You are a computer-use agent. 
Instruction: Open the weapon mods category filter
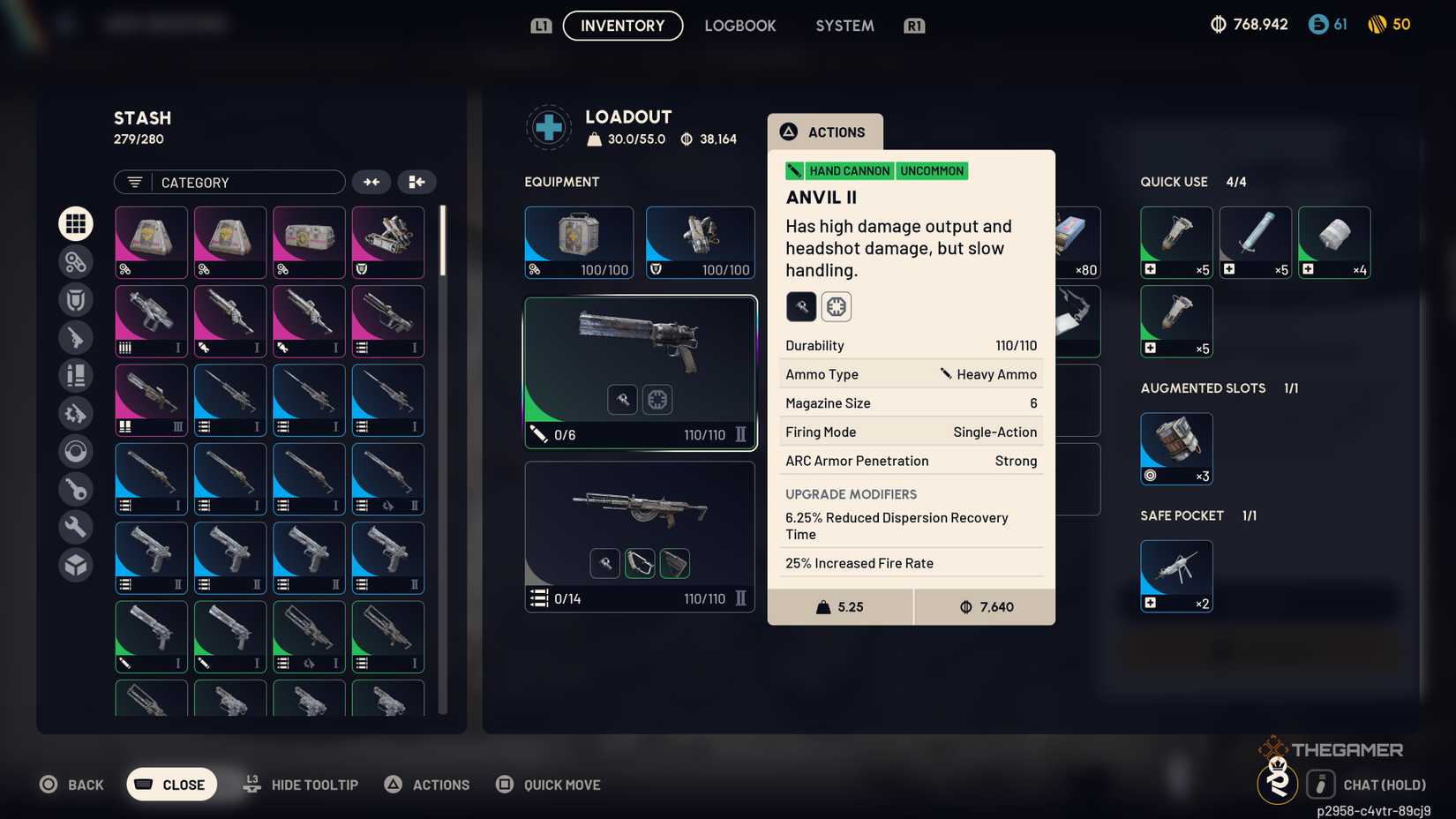pos(76,413)
